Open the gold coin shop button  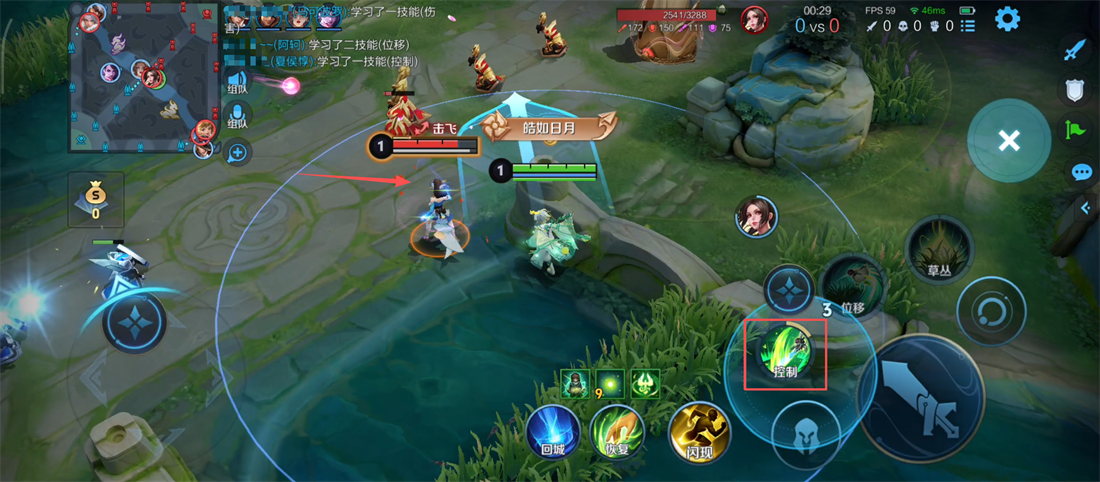click(x=96, y=198)
